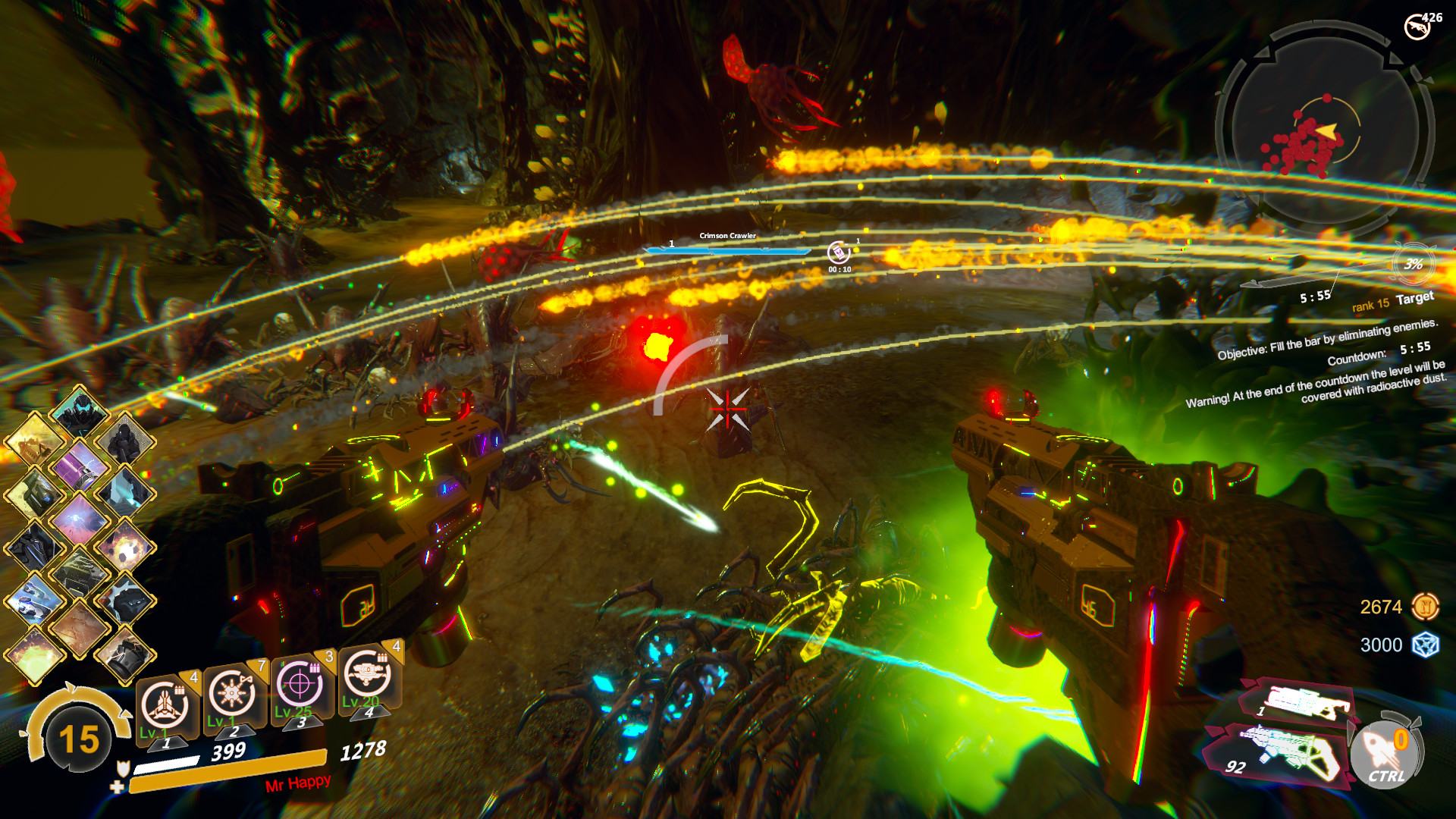Click the orange coin currency icon
This screenshot has height=819, width=1456.
point(1425,606)
